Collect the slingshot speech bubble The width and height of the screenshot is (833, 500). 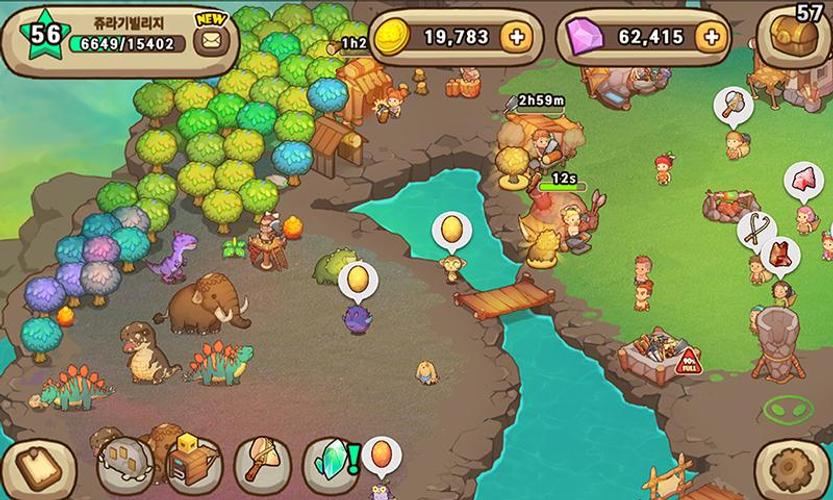pyautogui.click(x=755, y=230)
